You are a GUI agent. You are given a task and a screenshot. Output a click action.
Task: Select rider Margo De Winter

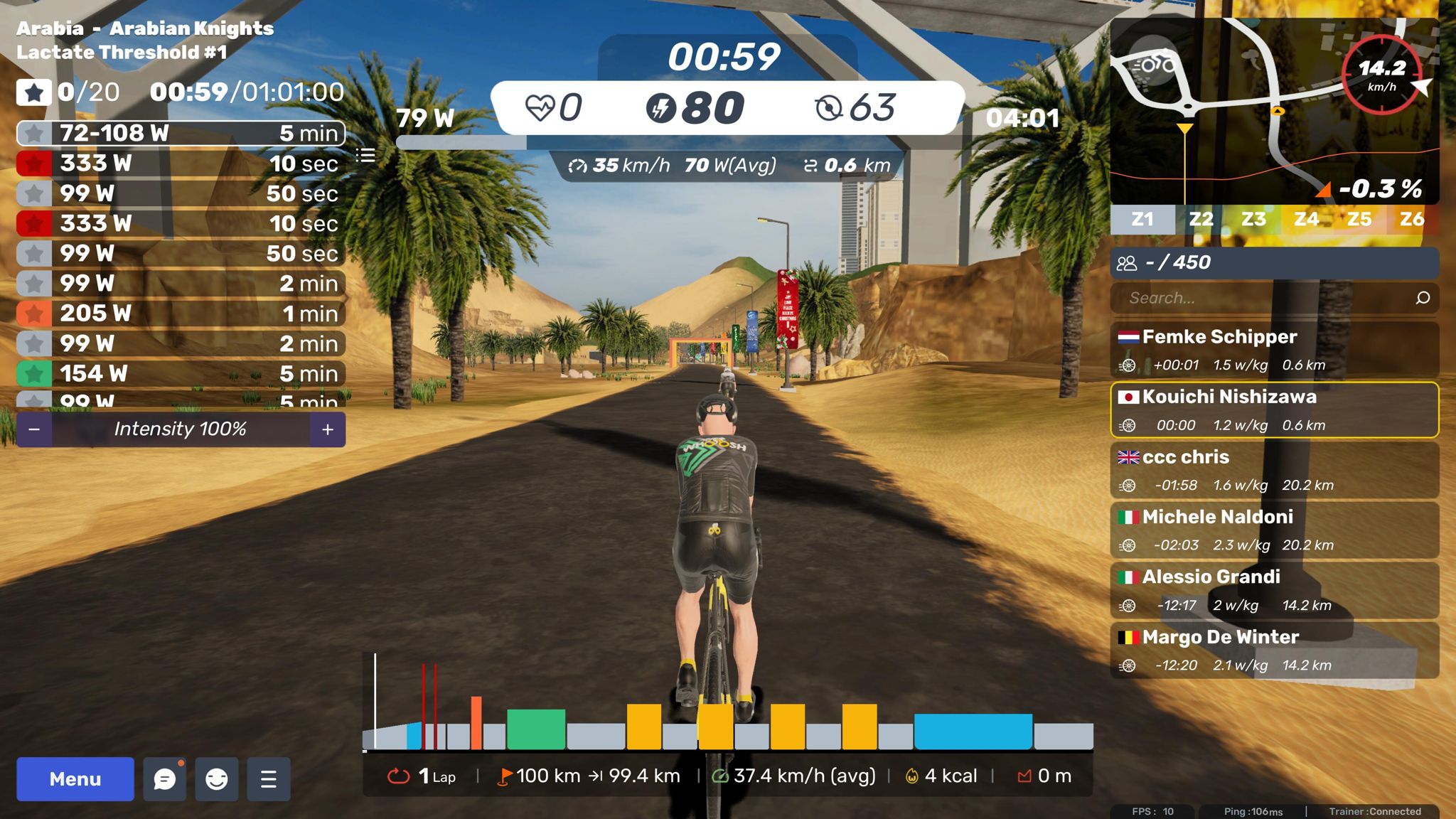[1274, 651]
